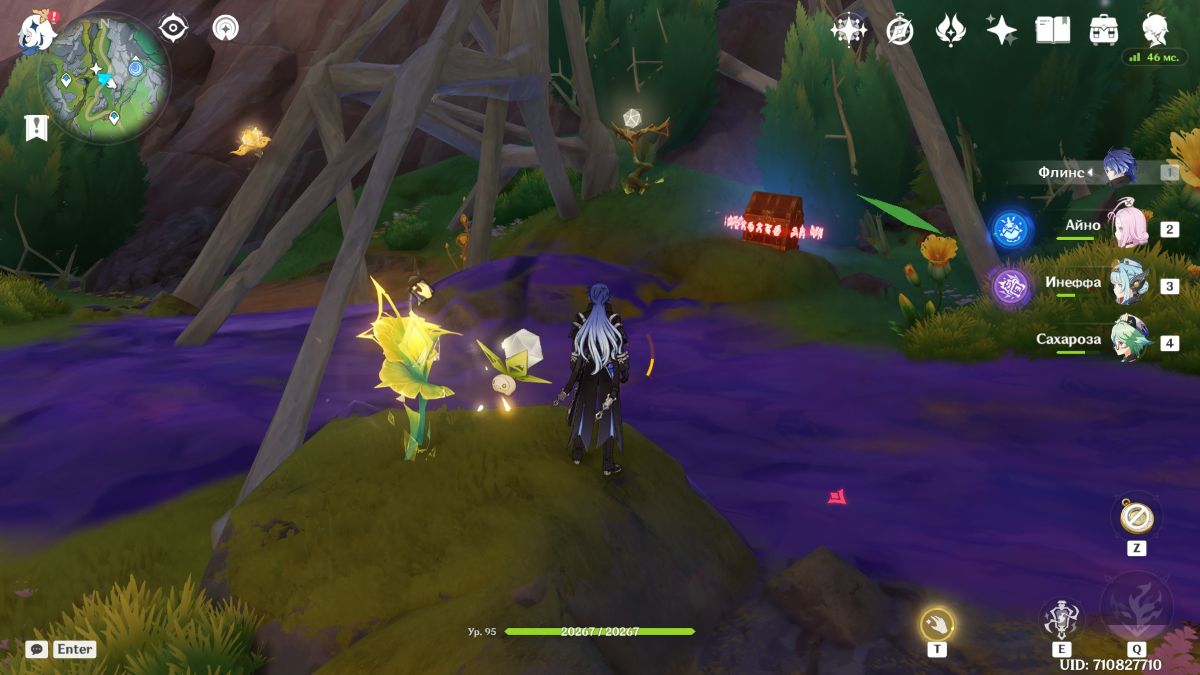
Task: Activate the lantern elemental skill icon
Action: 1060,620
